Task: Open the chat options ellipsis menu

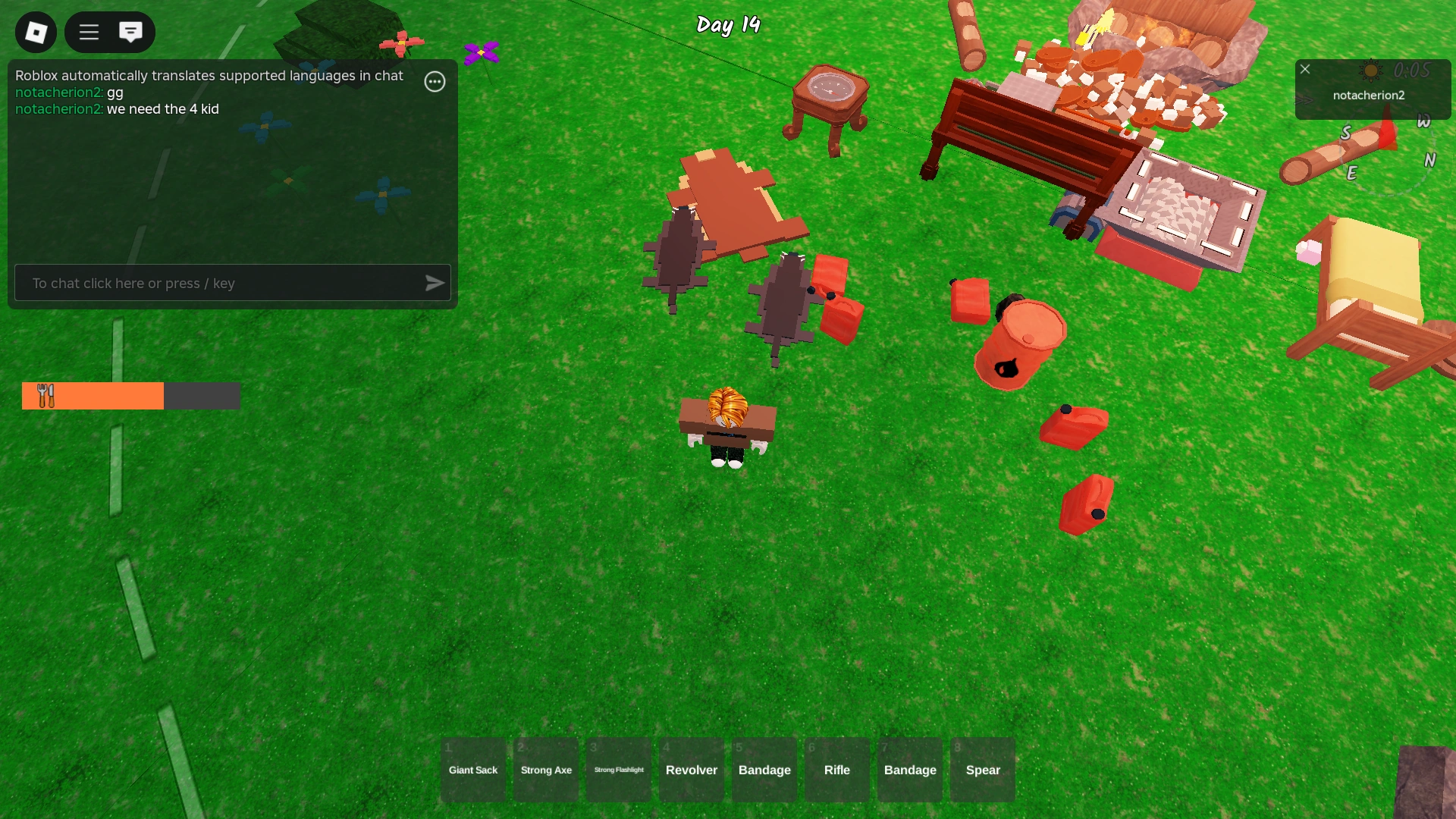Action: tap(435, 81)
